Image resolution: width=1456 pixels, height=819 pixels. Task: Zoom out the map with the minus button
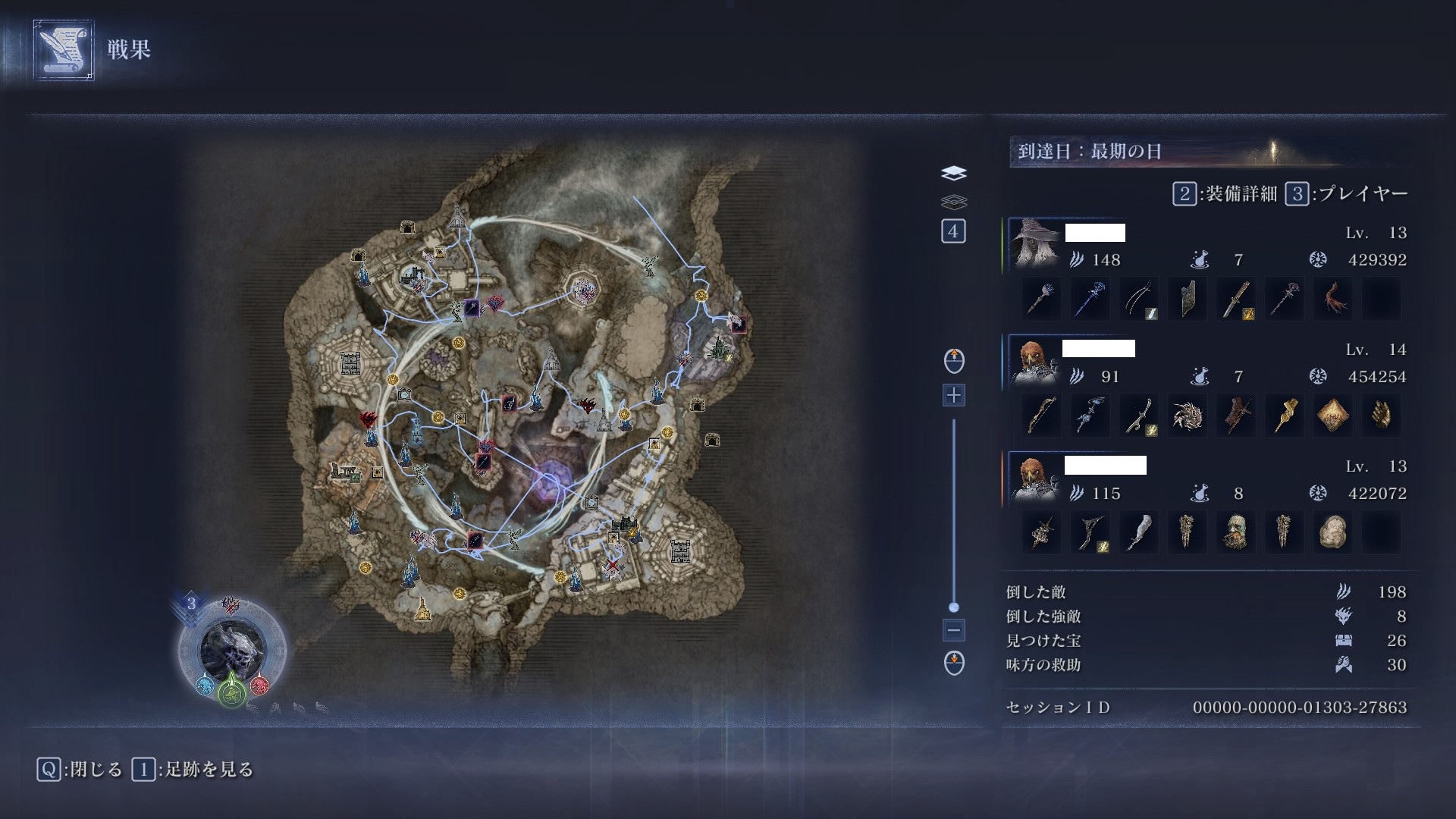point(953,629)
